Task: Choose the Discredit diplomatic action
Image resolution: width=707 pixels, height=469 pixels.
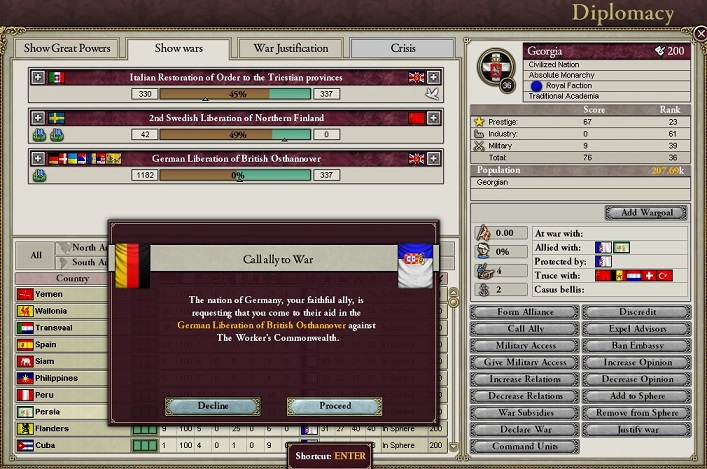Action: click(x=637, y=311)
